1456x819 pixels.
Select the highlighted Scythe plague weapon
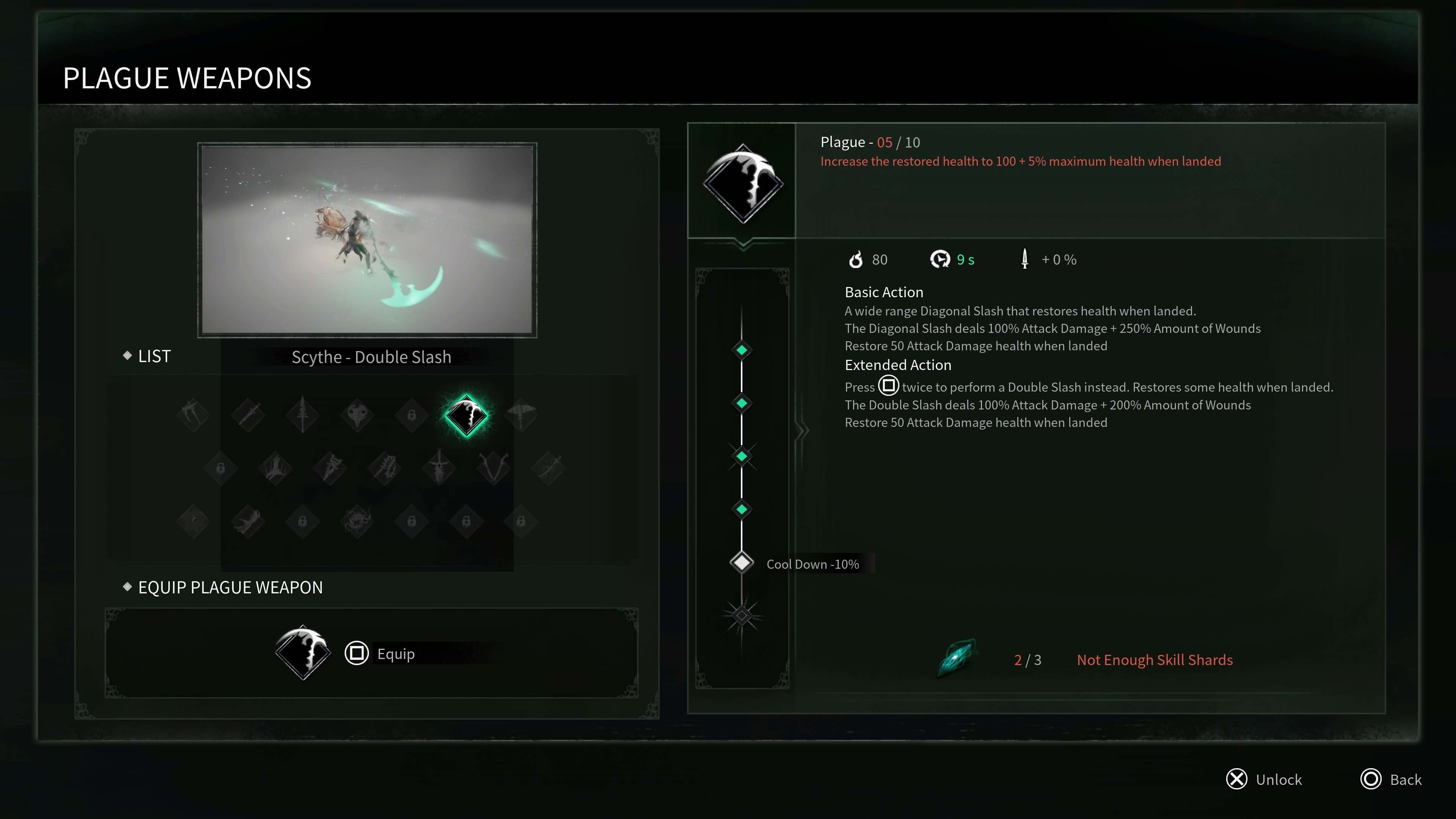point(466,416)
